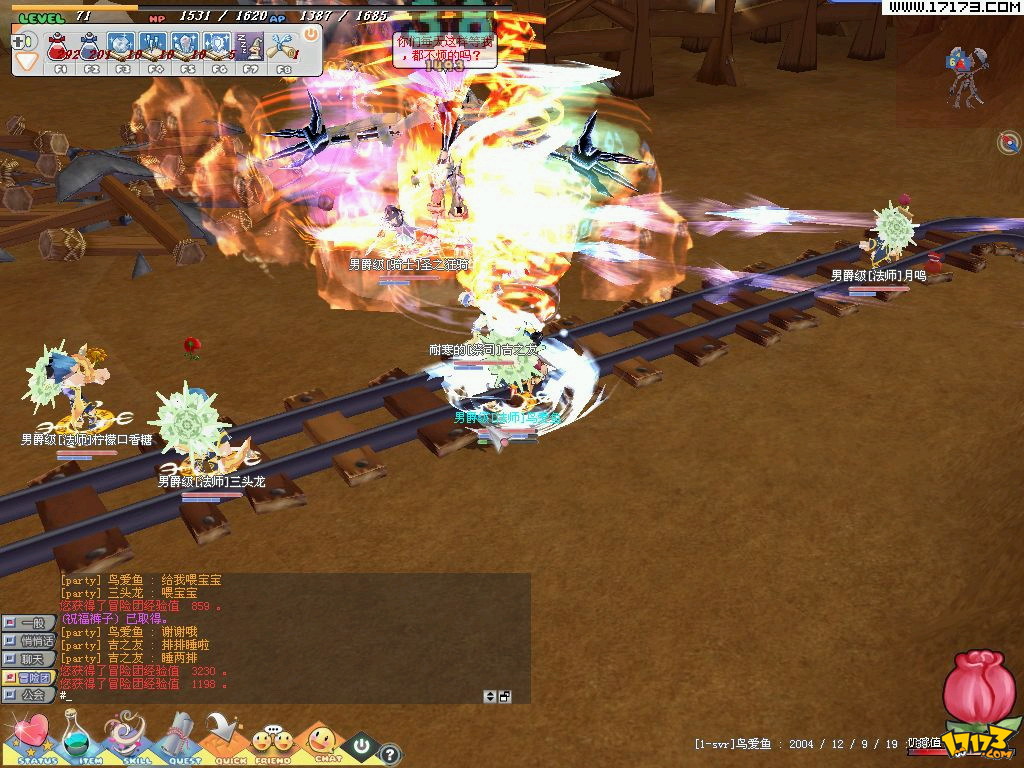This screenshot has height=768, width=1024.
Task: Open the FRIEND list
Action: tap(272, 742)
